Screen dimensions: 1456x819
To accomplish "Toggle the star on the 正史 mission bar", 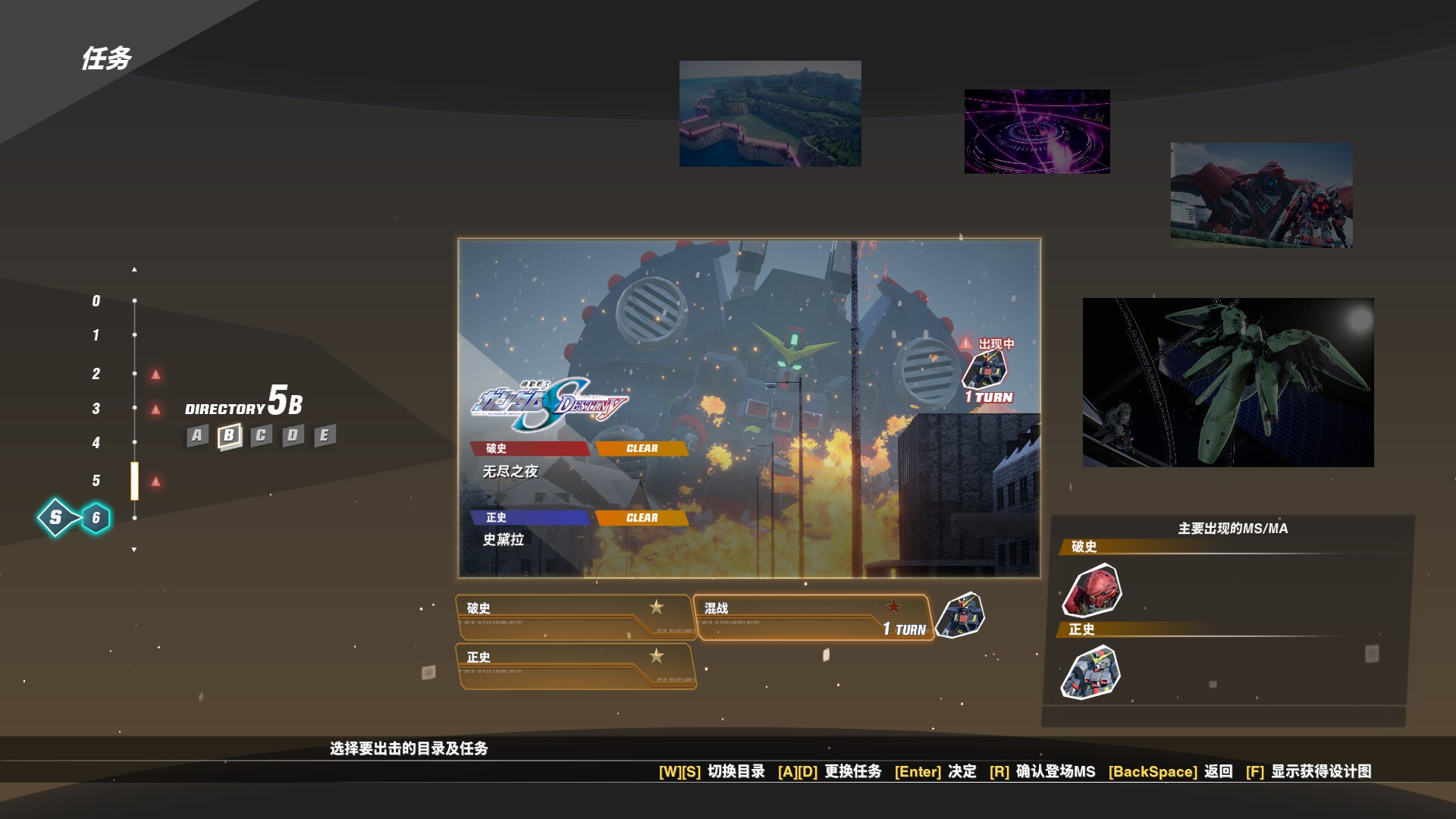I will coord(657,657).
